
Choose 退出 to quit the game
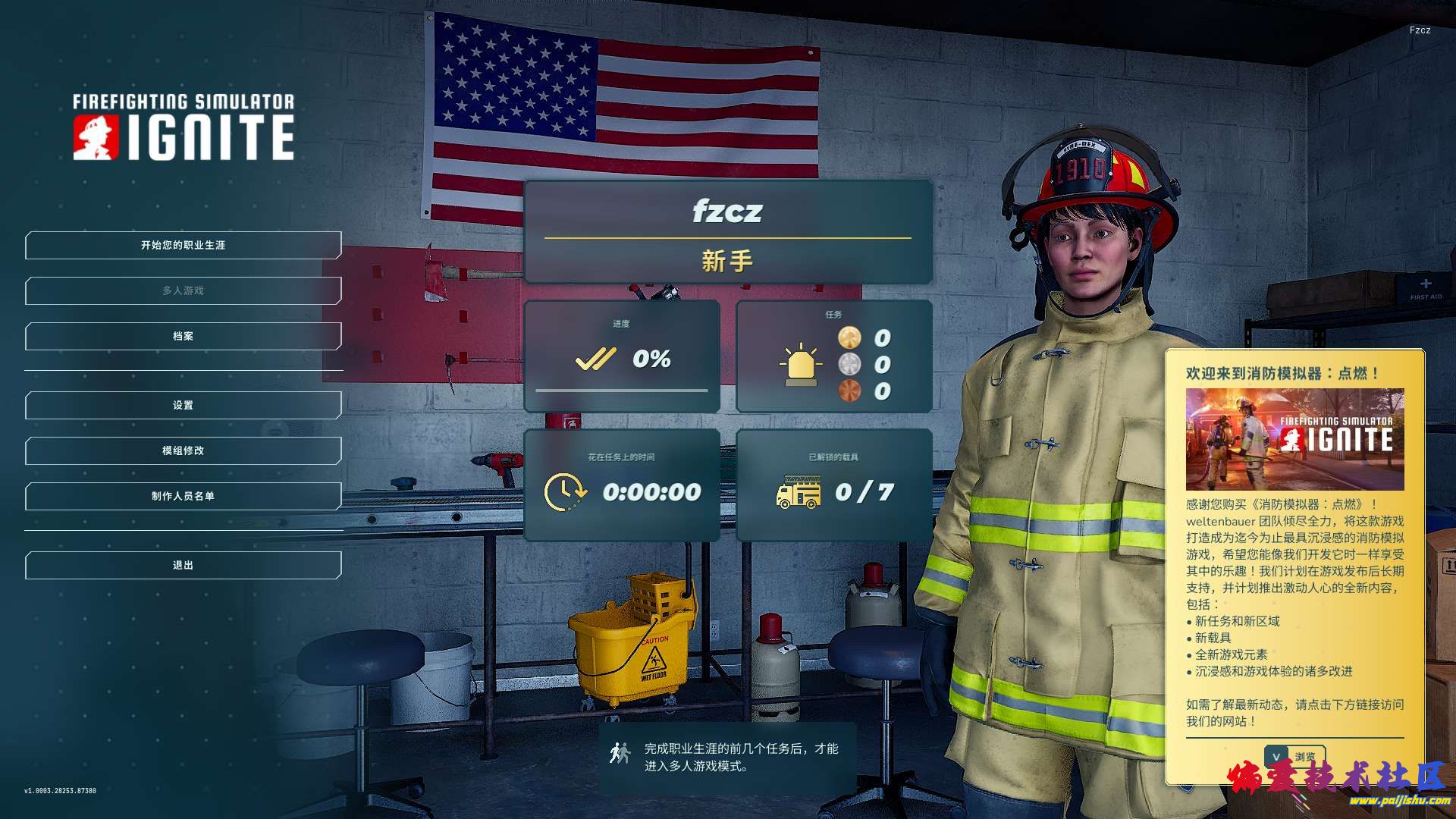point(183,566)
